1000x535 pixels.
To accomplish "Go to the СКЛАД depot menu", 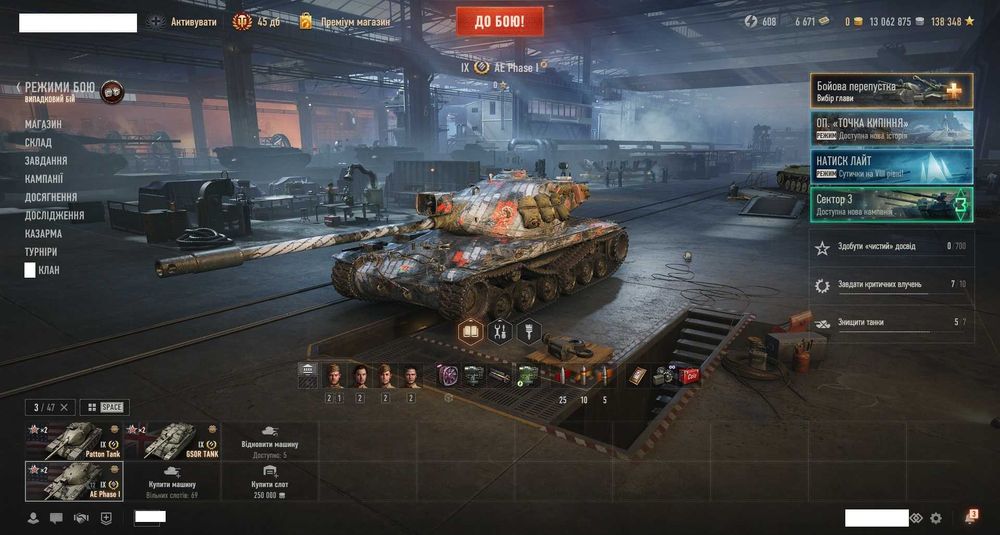I will pos(38,143).
